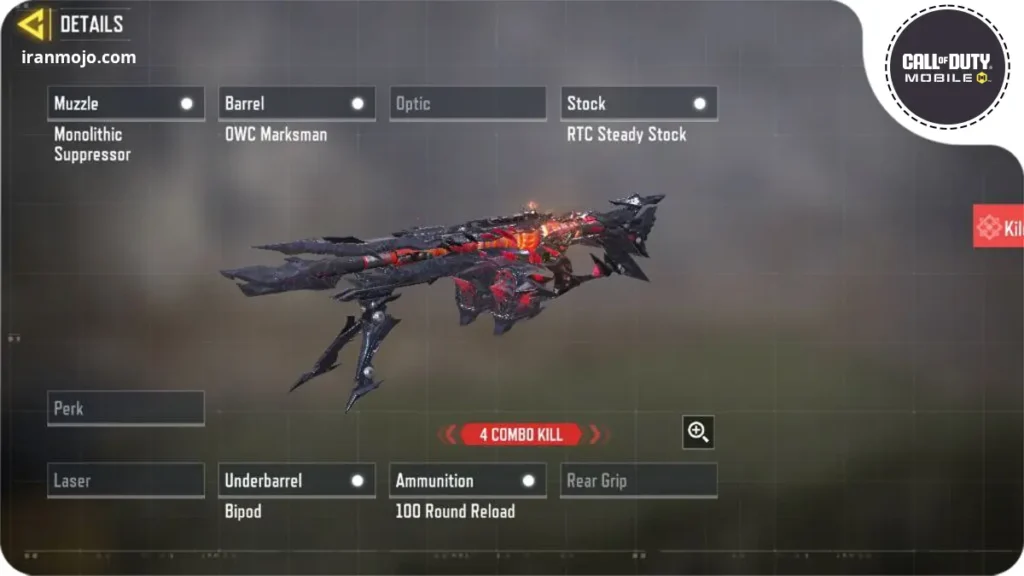Click the magnifying glass inspect icon

click(698, 432)
